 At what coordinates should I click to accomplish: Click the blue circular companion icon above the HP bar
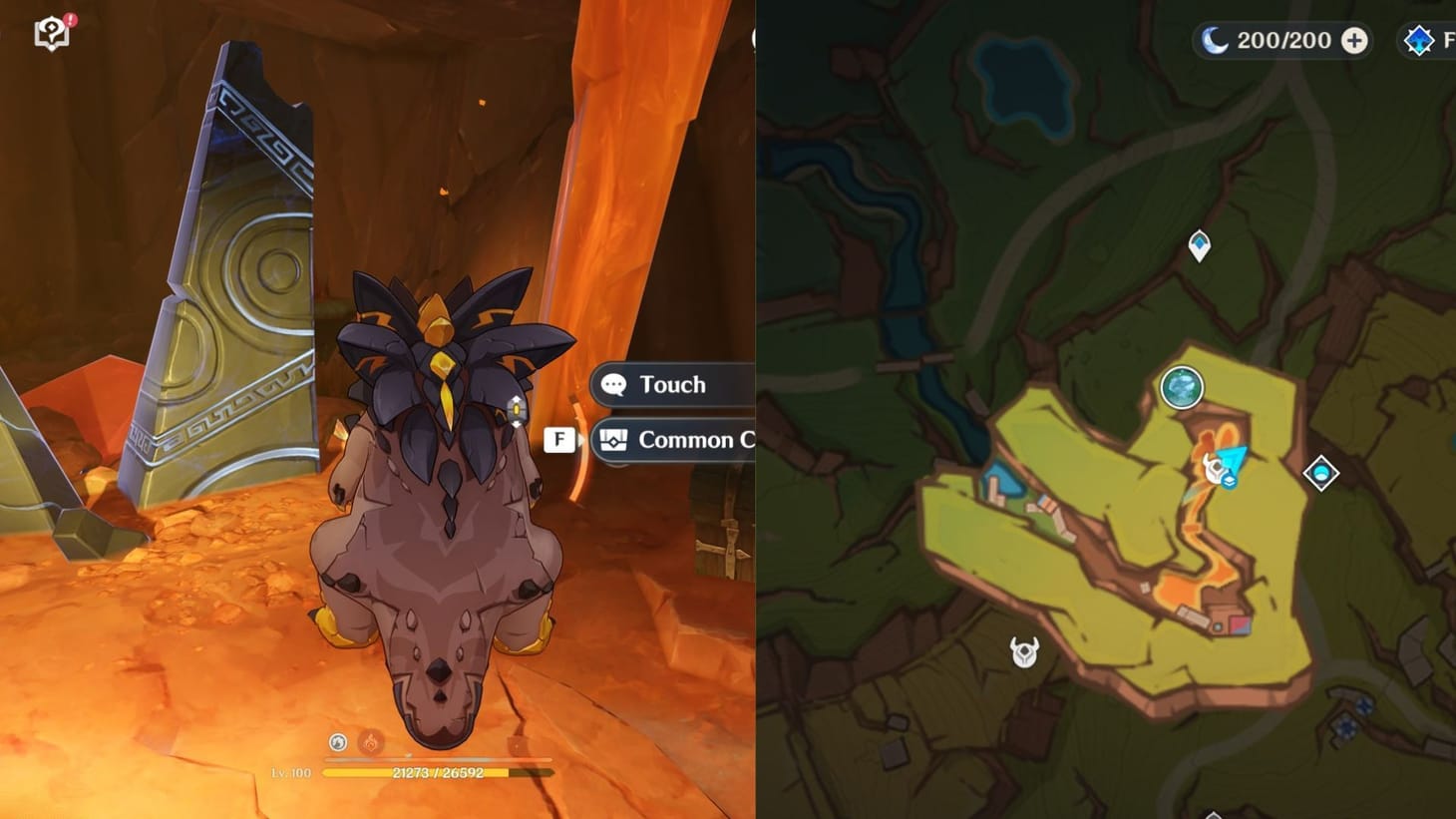tap(336, 742)
